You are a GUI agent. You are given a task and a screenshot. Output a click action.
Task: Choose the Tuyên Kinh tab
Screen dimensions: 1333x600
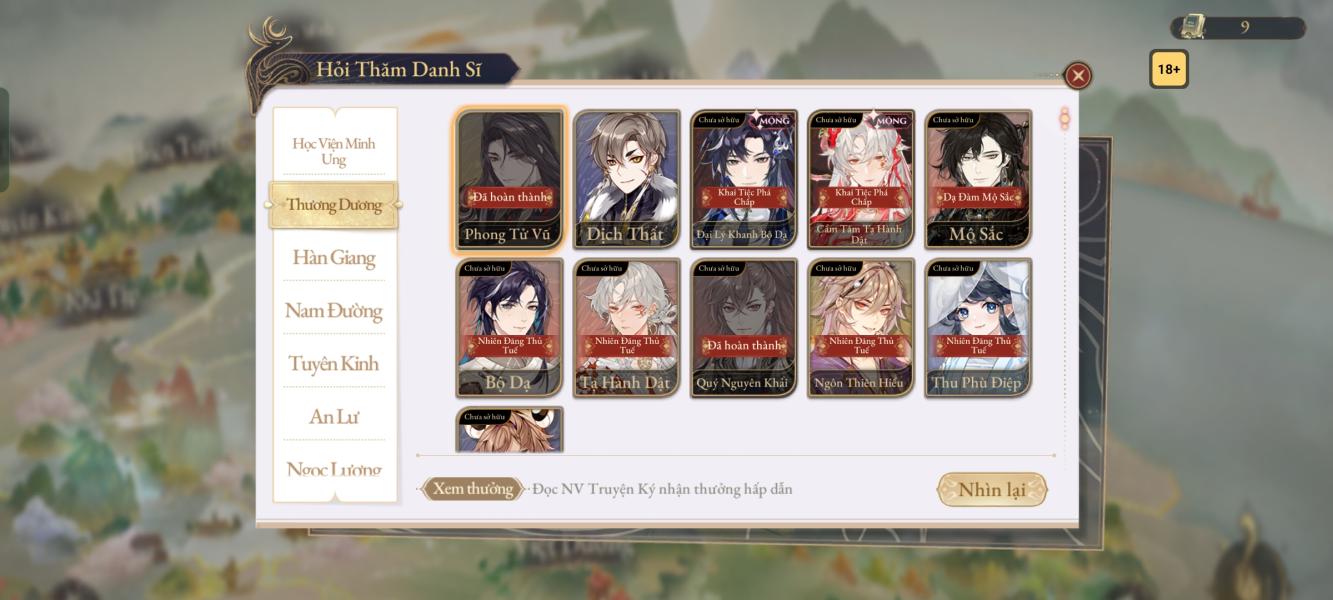pos(334,364)
